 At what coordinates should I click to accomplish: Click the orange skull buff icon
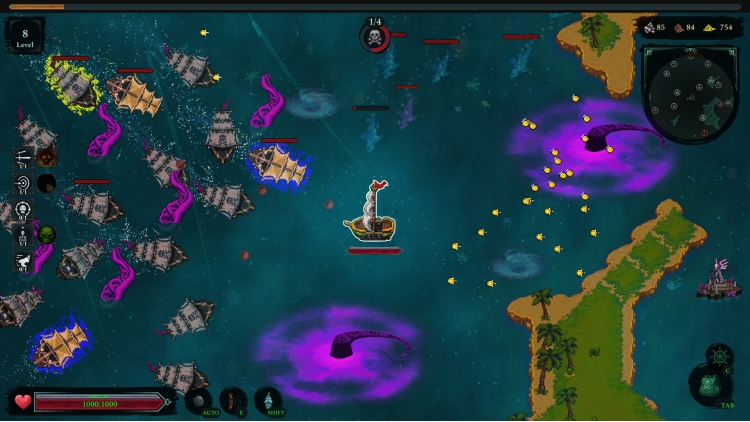[x=47, y=157]
